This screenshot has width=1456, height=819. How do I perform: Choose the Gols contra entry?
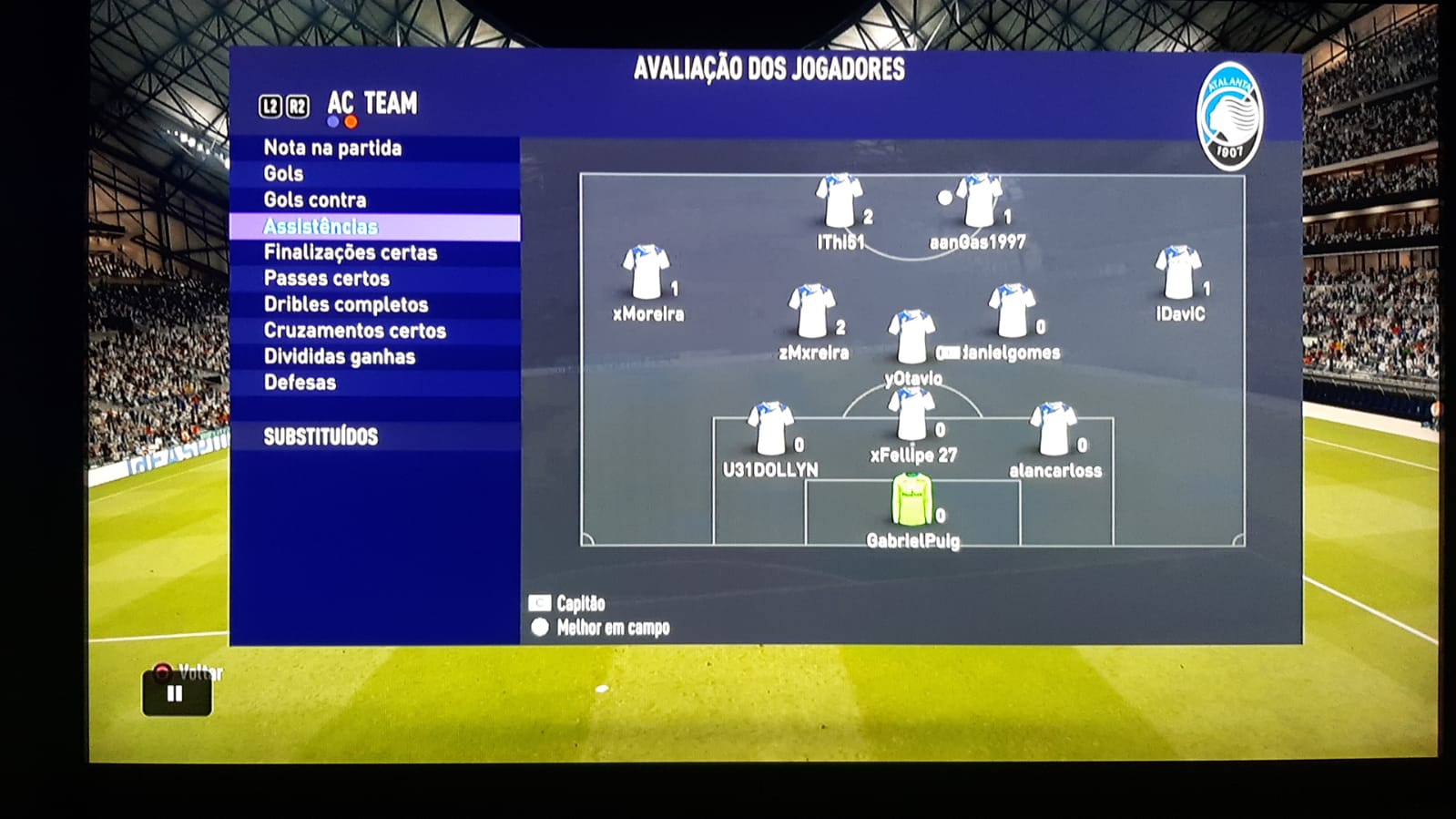(315, 200)
